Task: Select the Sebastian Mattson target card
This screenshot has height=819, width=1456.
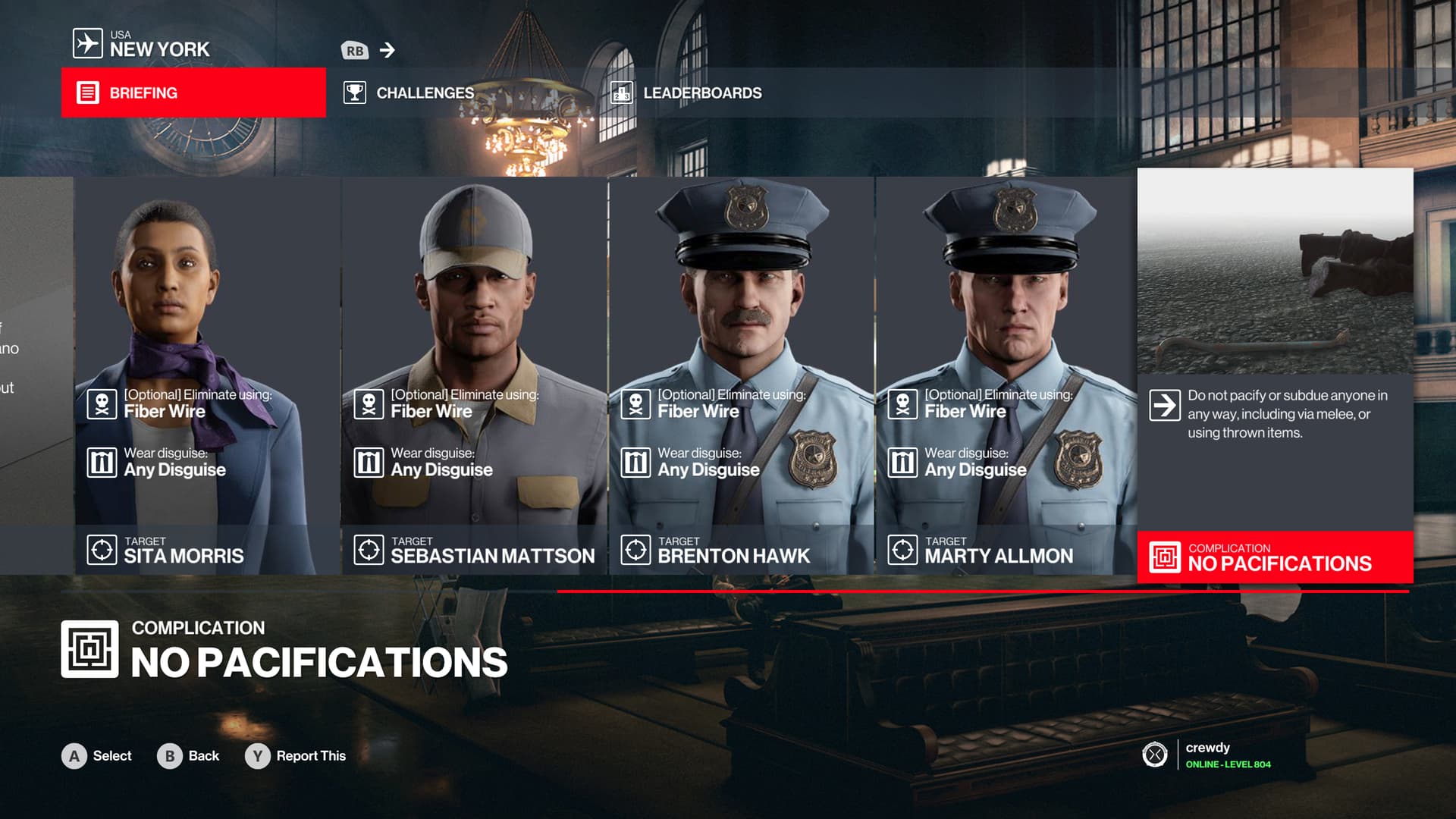Action: (475, 375)
